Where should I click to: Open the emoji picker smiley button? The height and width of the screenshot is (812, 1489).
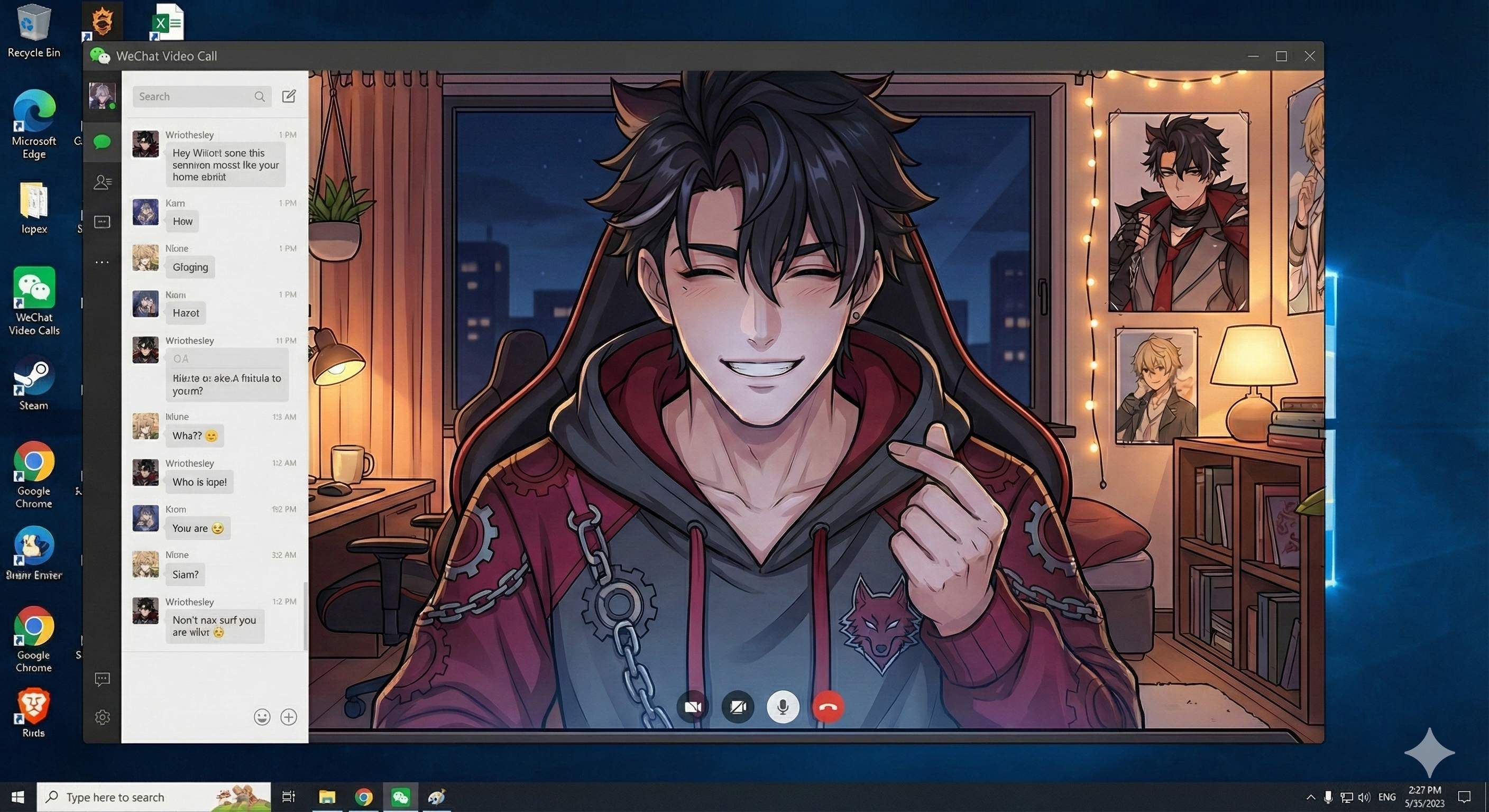point(262,717)
